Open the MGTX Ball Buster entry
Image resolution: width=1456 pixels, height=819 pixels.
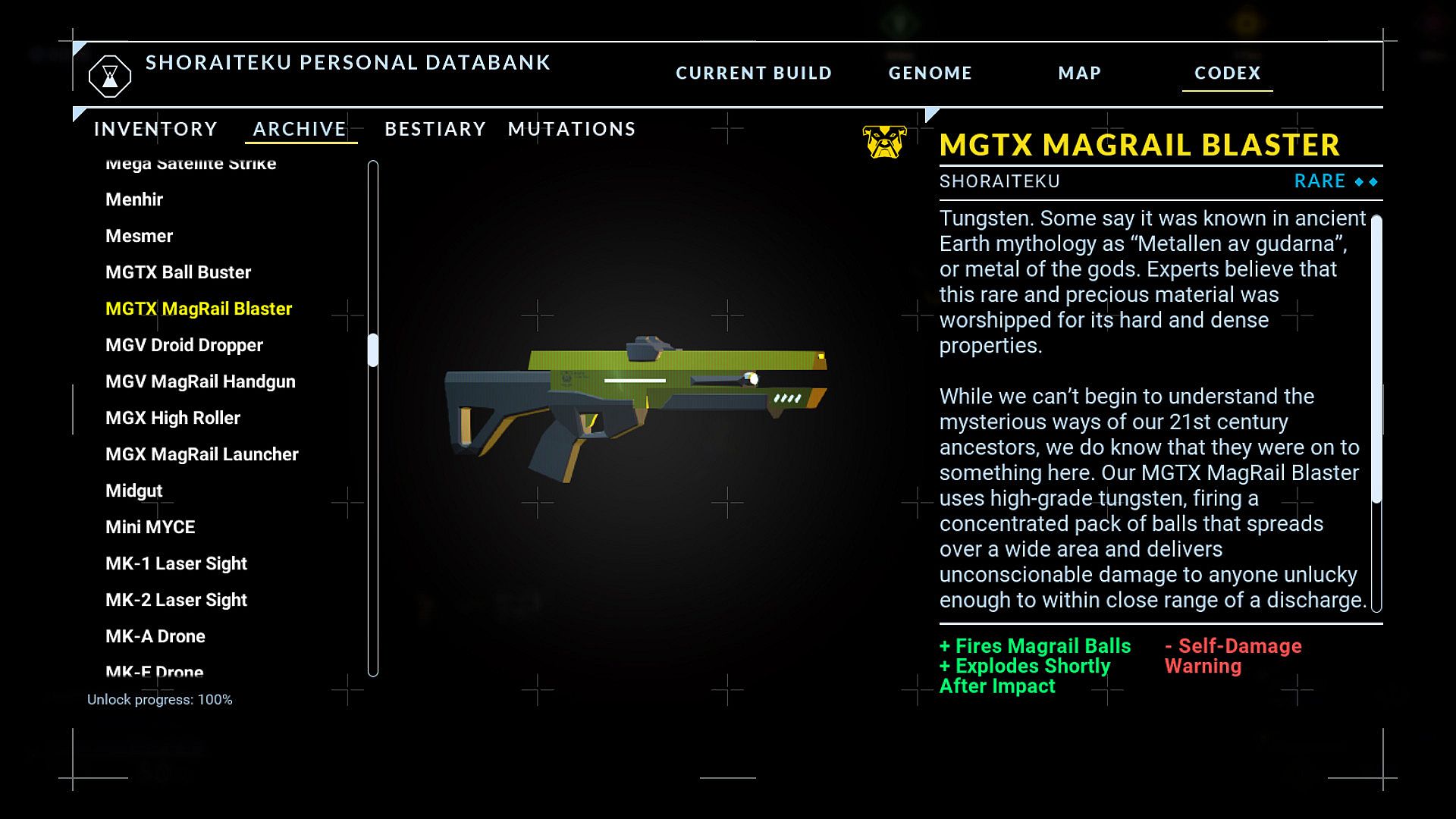tap(178, 272)
